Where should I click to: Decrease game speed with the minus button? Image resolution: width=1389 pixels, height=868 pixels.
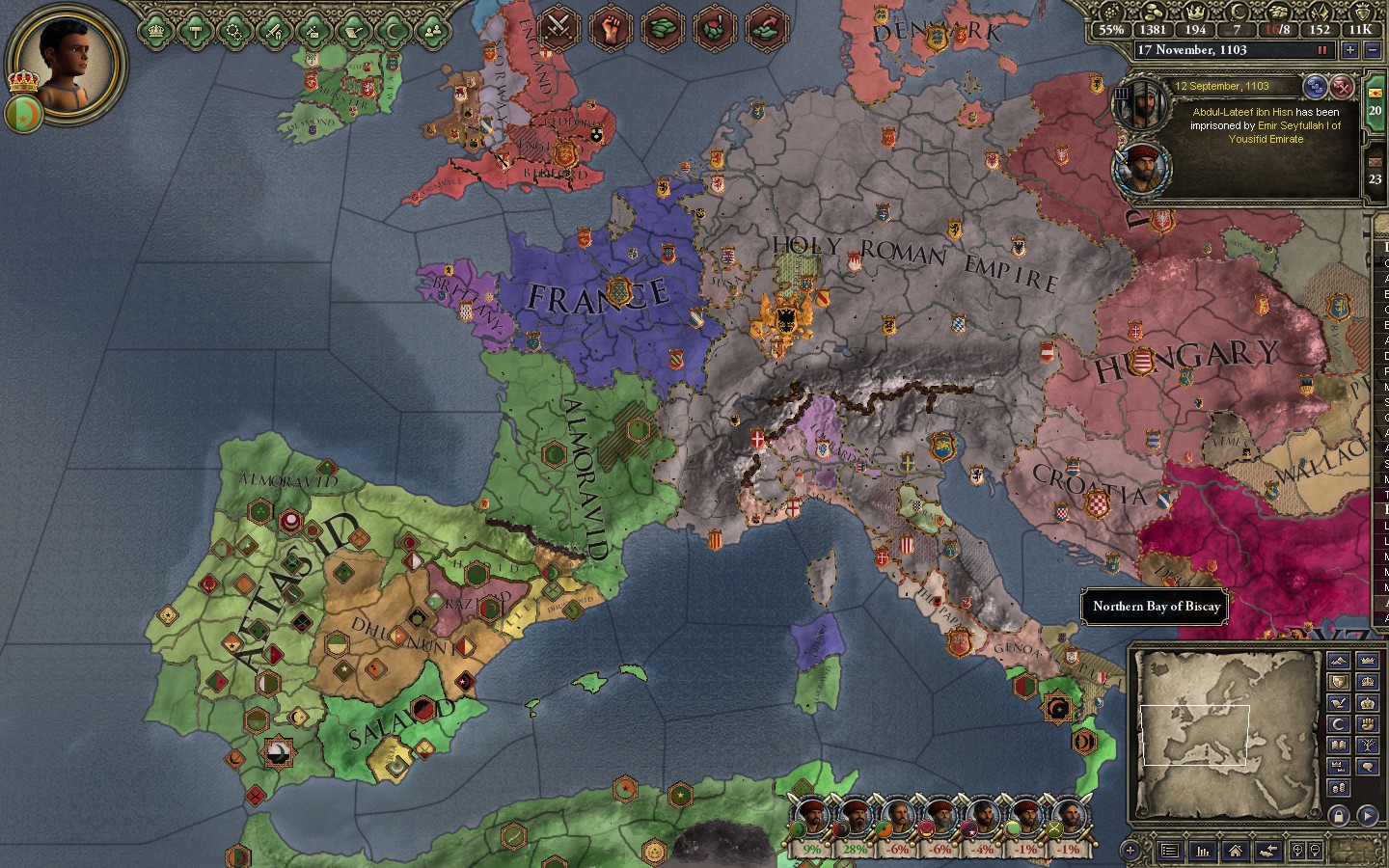1373,50
